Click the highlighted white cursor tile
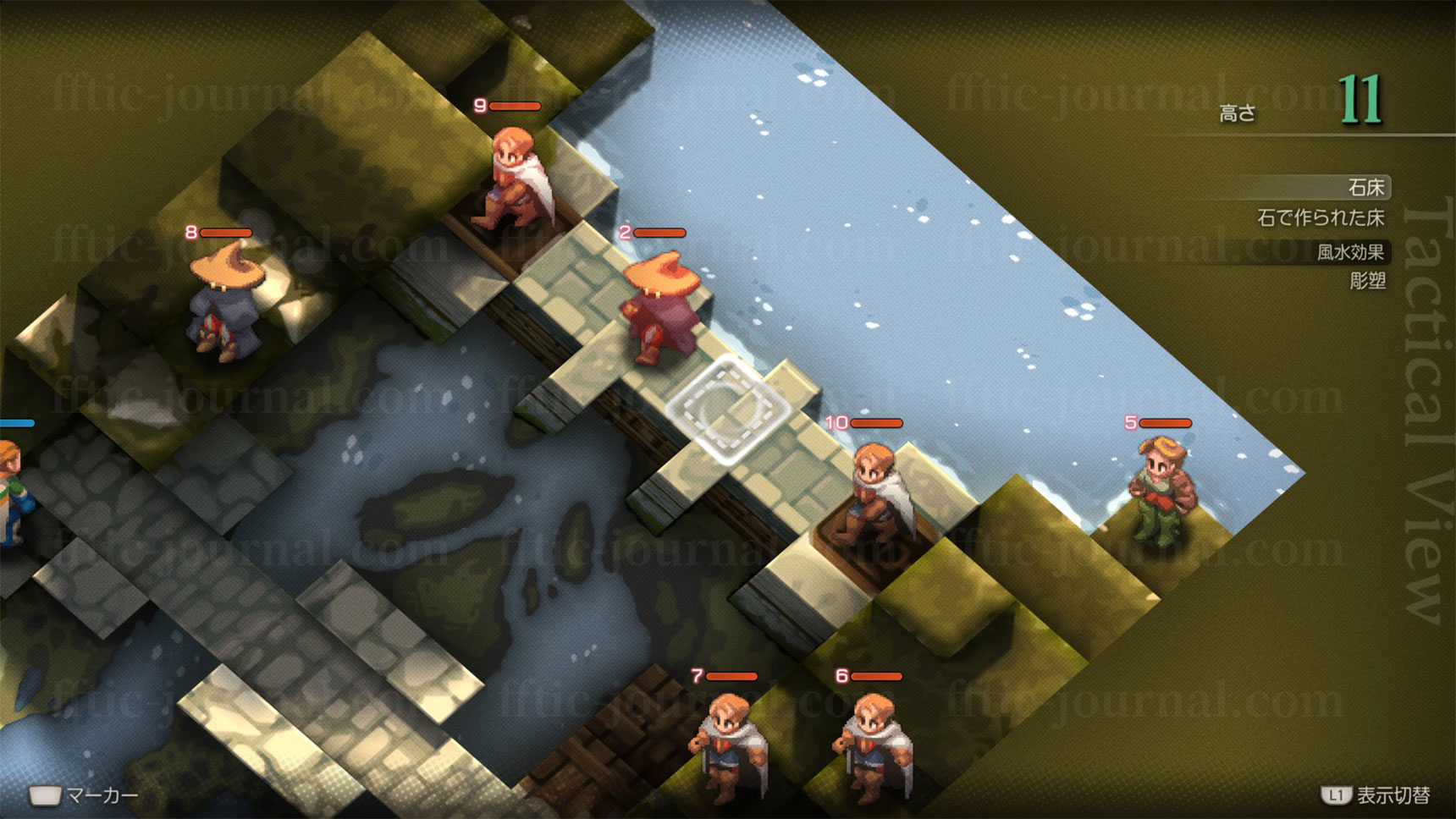1456x819 pixels. (727, 409)
